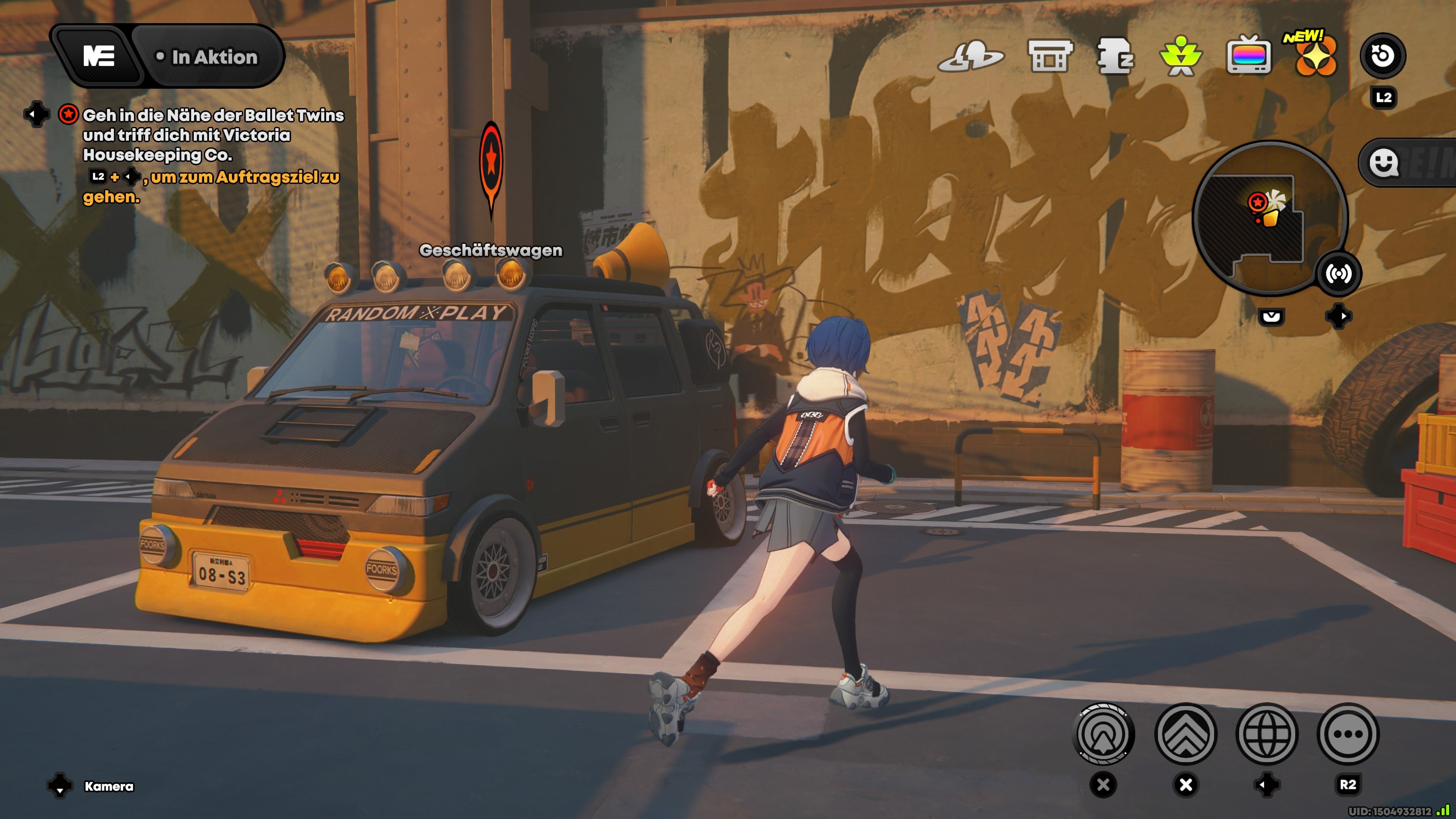
Task: Click the ME logo badge top-left
Action: click(99, 56)
